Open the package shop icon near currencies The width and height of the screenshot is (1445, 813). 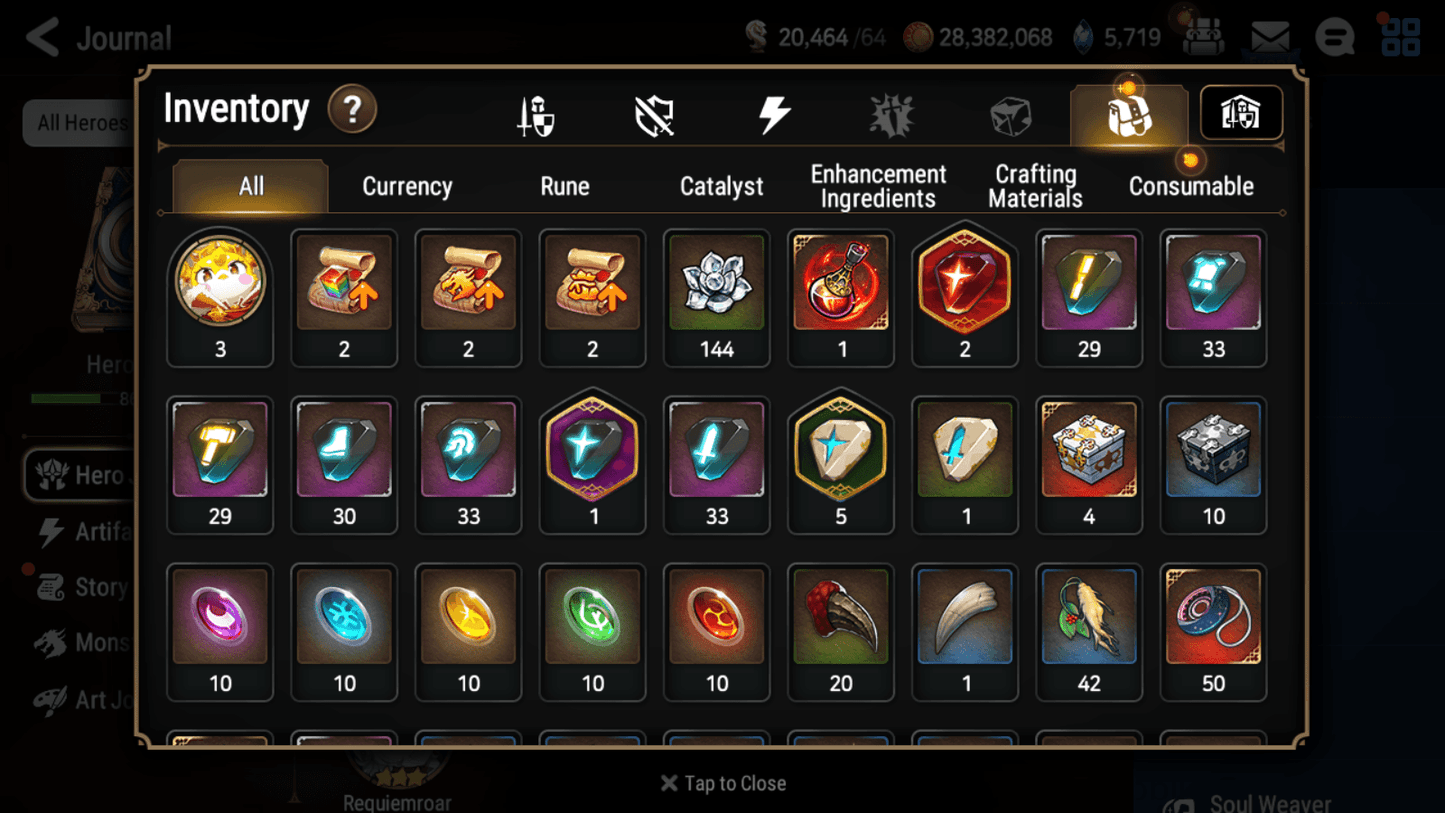[1205, 36]
